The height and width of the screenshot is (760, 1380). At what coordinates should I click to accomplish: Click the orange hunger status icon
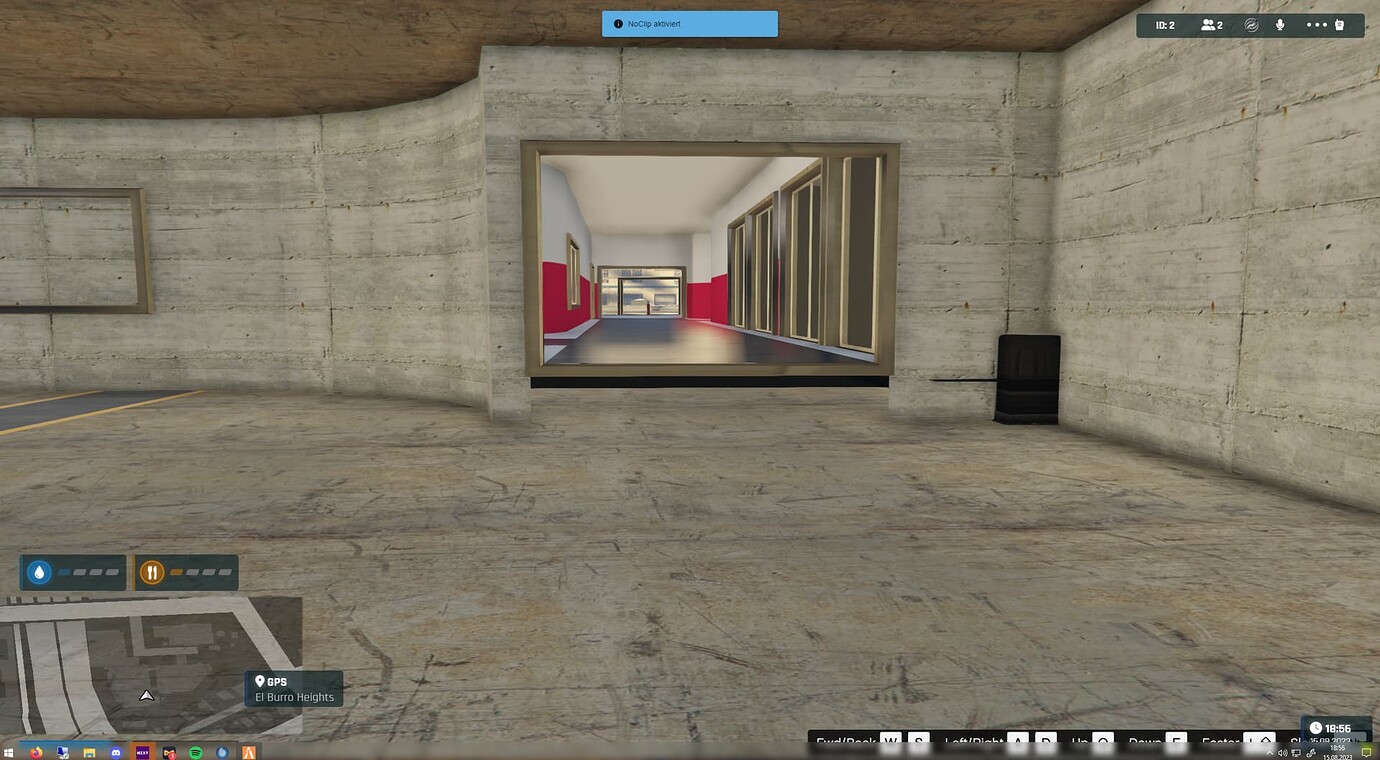point(152,572)
